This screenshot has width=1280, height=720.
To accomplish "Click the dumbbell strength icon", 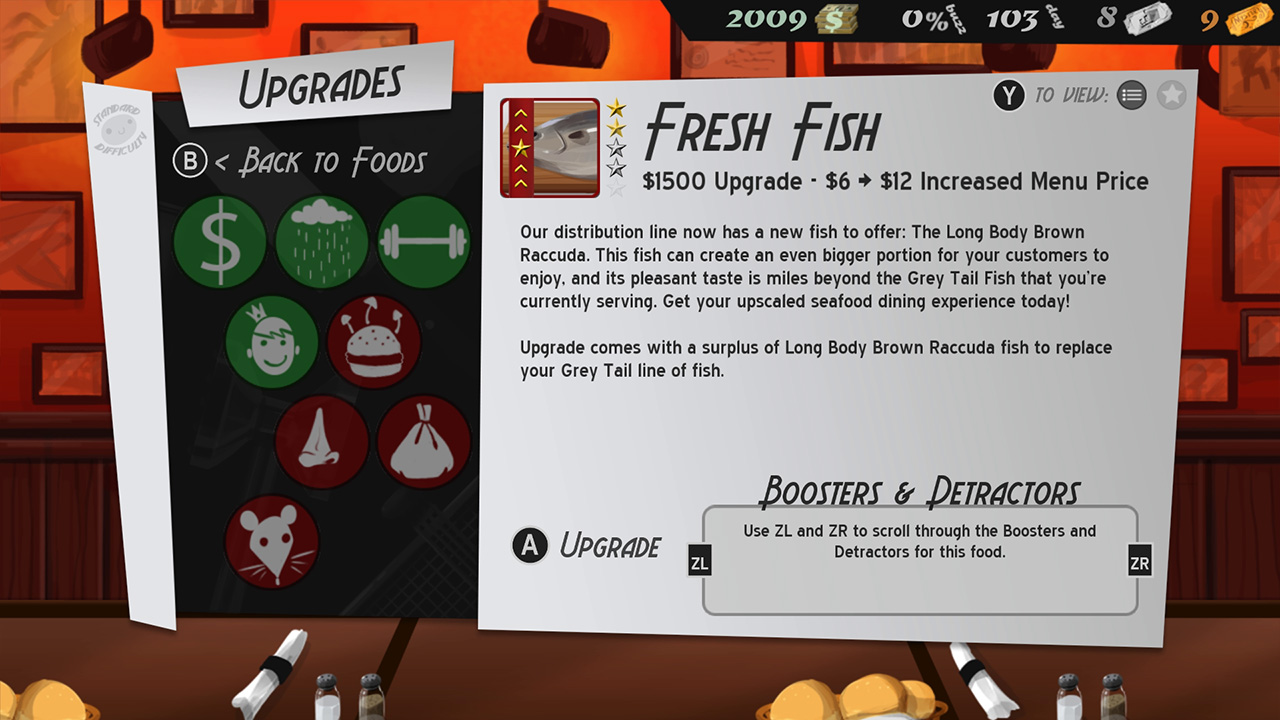I will (x=424, y=242).
